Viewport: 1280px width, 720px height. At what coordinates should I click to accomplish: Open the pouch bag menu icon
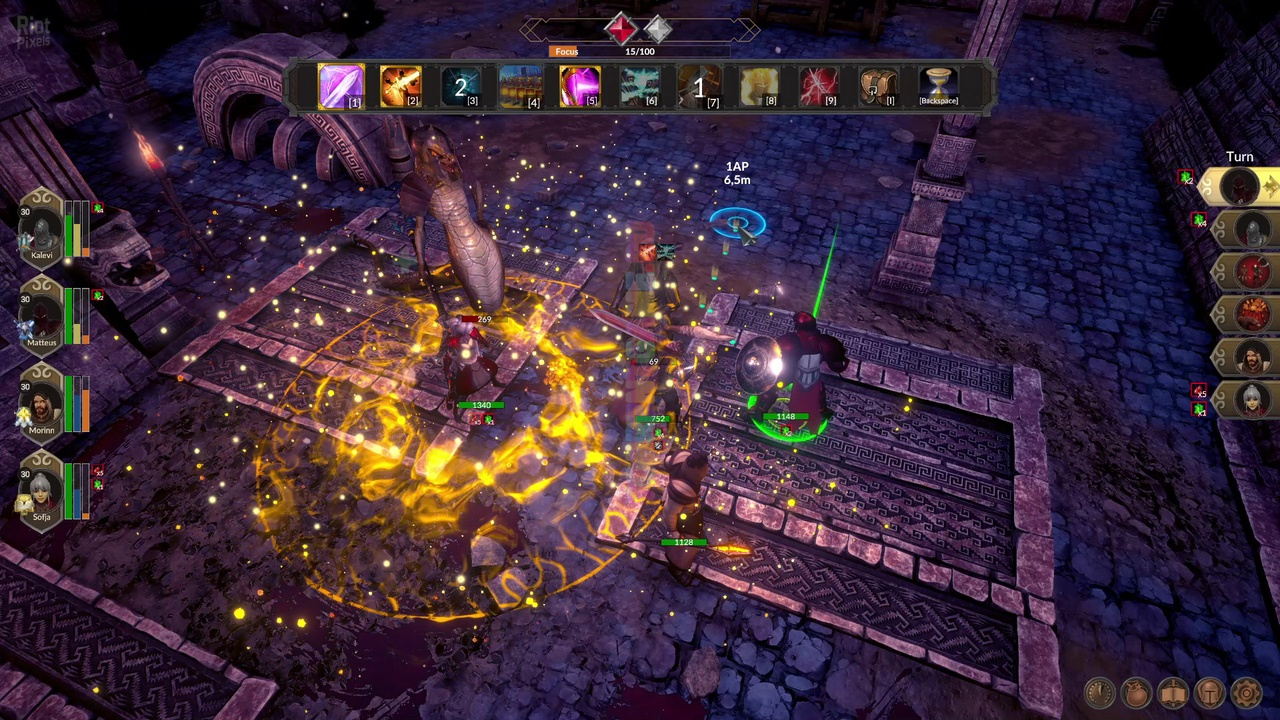click(x=1136, y=692)
